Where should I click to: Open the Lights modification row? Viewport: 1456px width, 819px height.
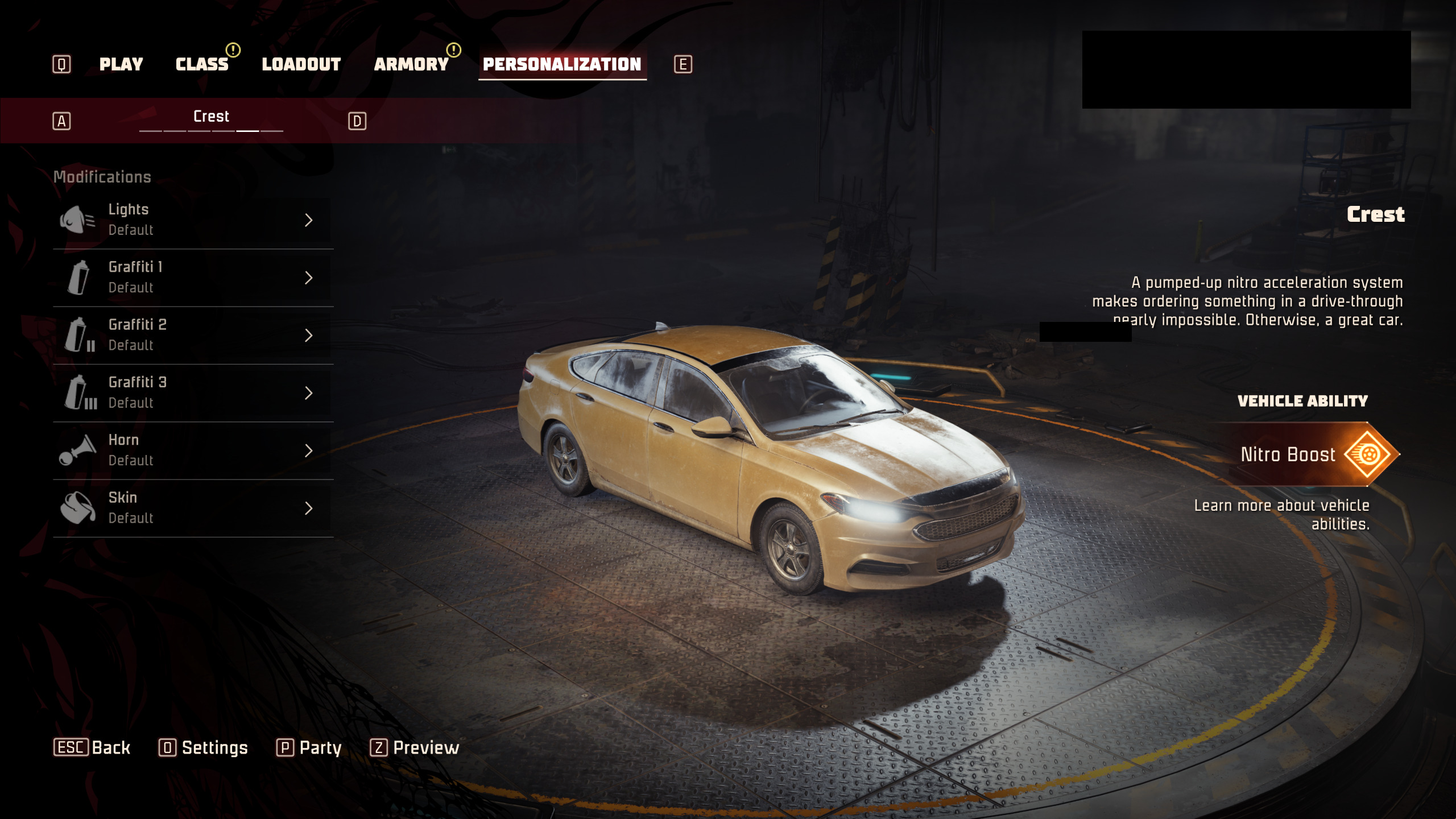coord(192,220)
